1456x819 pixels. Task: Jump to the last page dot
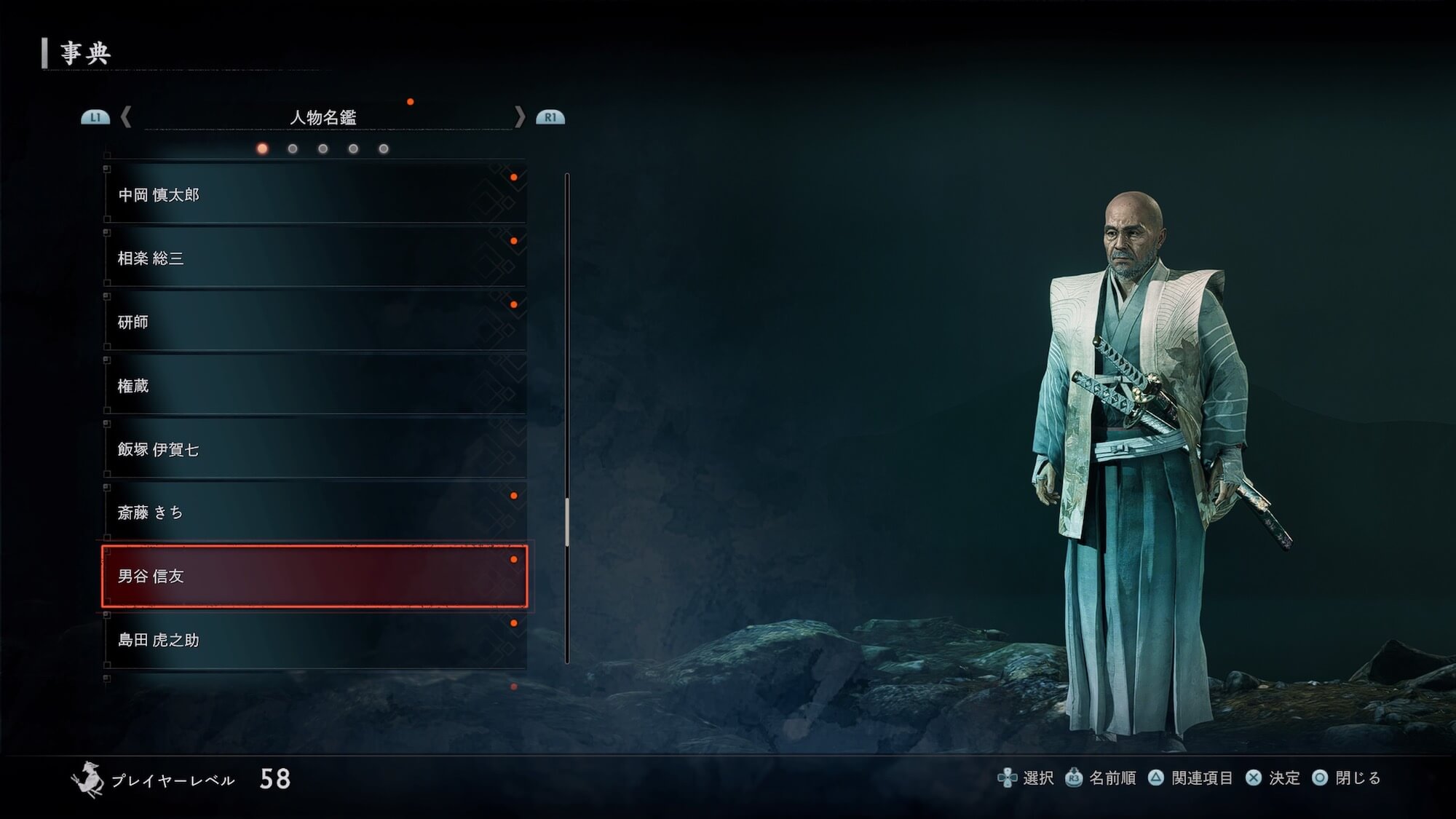(384, 149)
